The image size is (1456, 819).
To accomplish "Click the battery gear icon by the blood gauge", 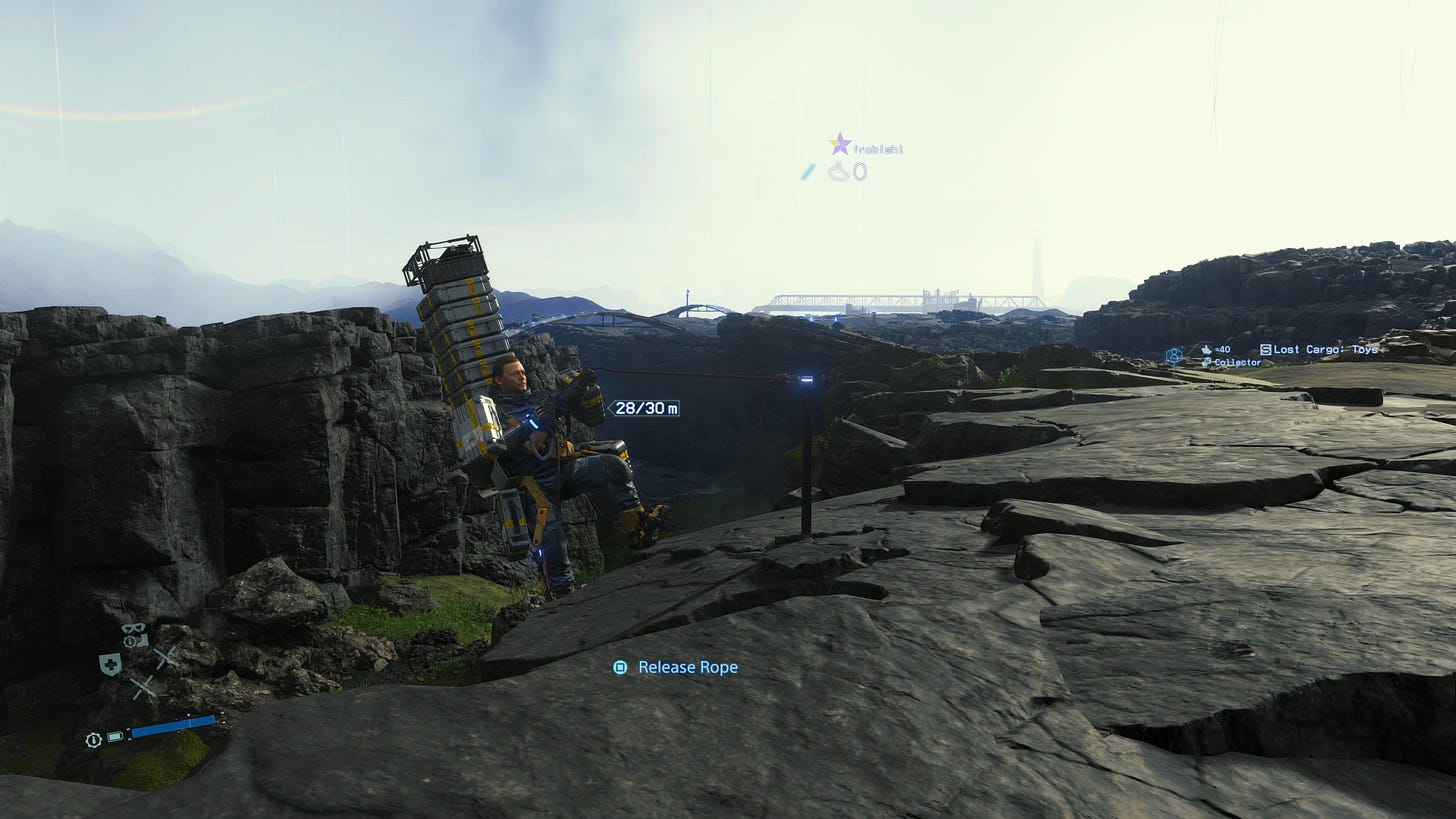I will click(x=92, y=739).
